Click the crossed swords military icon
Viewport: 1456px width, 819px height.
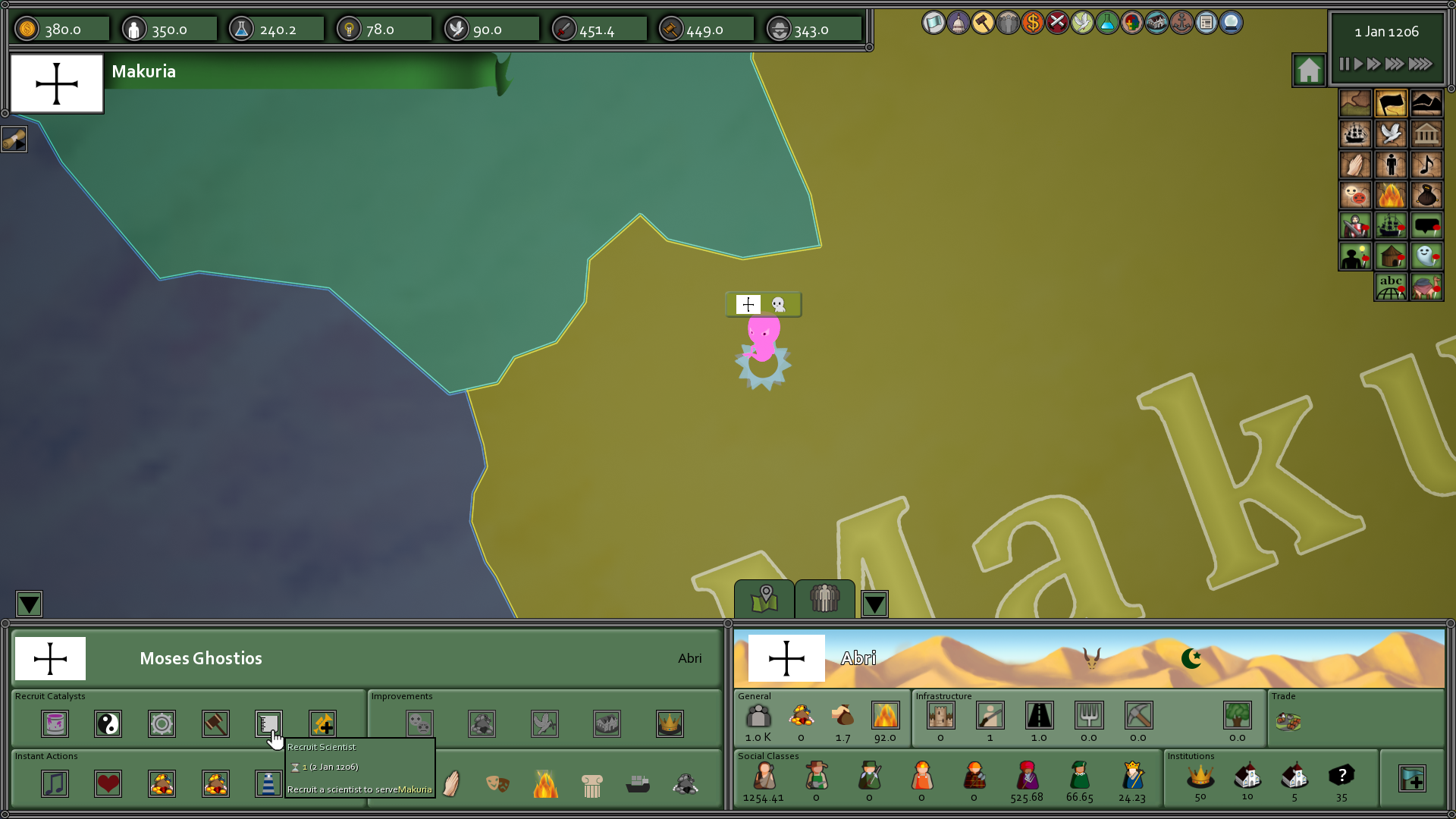tap(1057, 24)
